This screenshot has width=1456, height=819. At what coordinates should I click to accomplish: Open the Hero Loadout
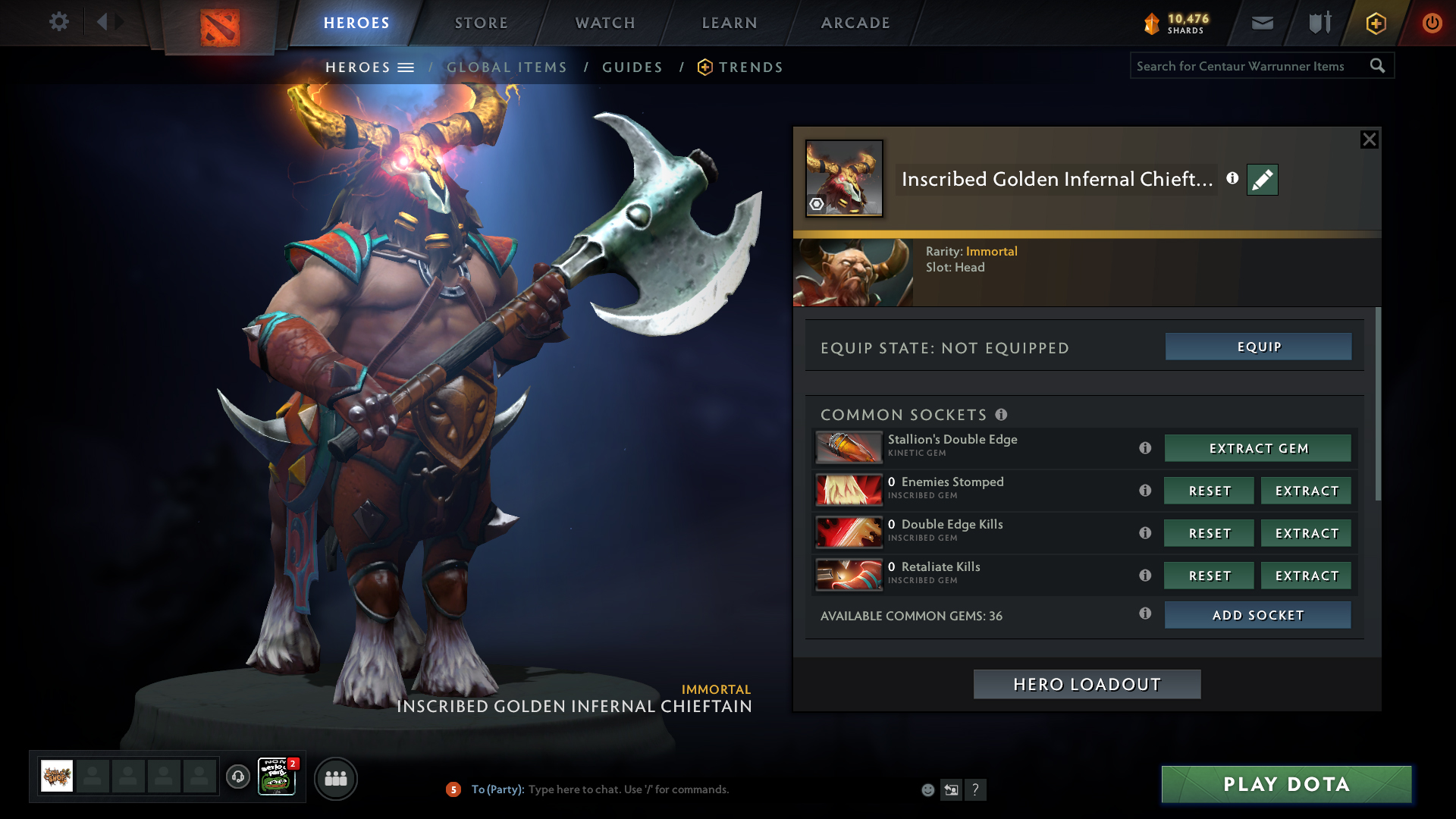1087,684
